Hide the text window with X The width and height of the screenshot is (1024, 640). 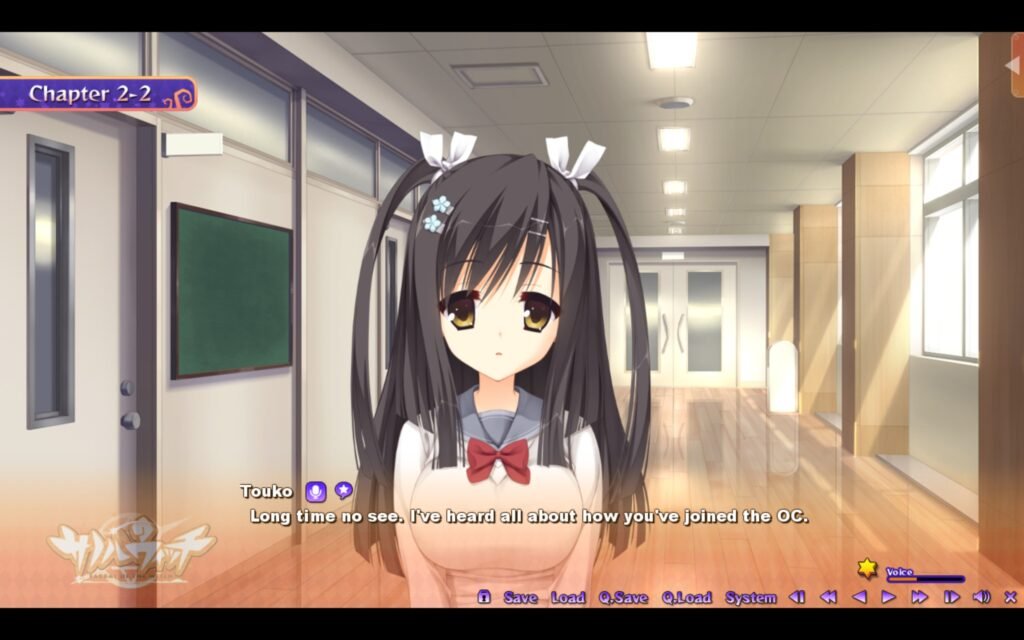pyautogui.click(x=1009, y=597)
